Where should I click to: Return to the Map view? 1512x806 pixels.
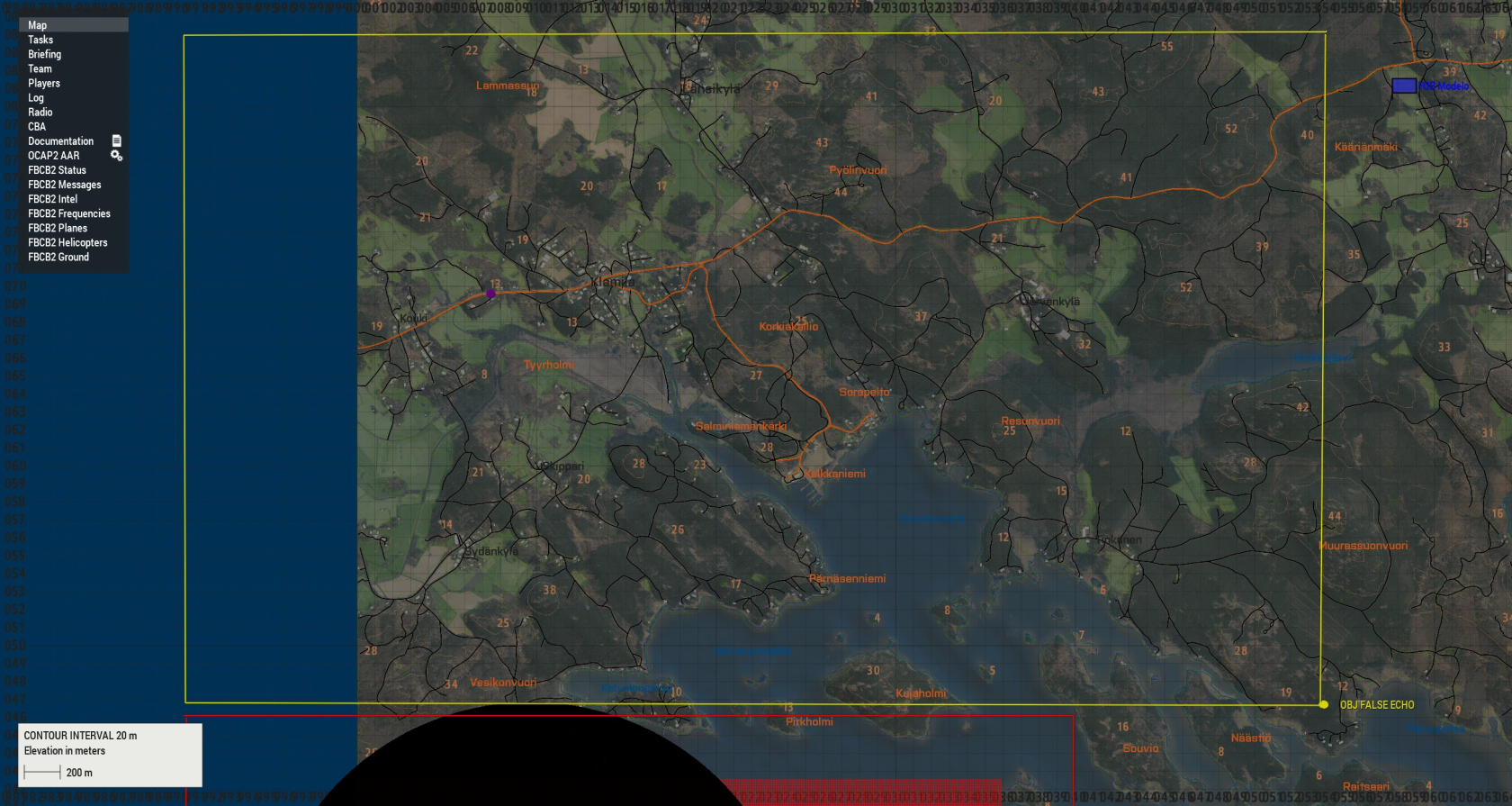tap(36, 25)
